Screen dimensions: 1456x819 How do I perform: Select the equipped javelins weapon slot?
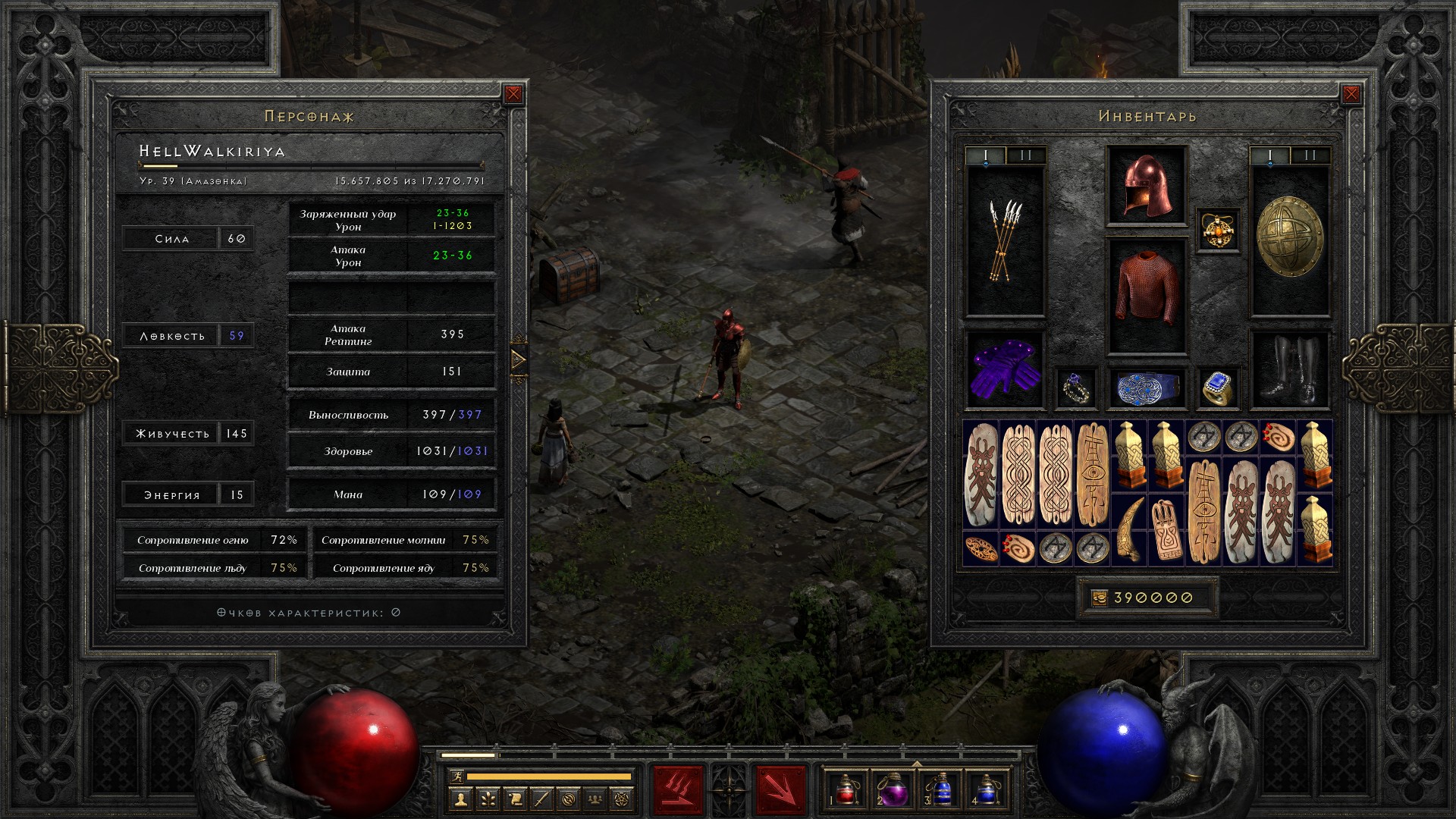click(1005, 241)
